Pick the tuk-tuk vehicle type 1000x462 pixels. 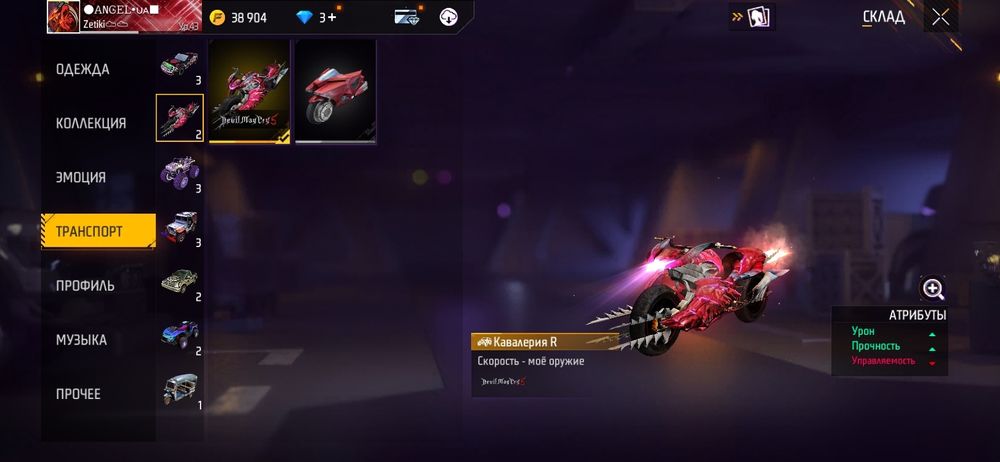tap(180, 389)
